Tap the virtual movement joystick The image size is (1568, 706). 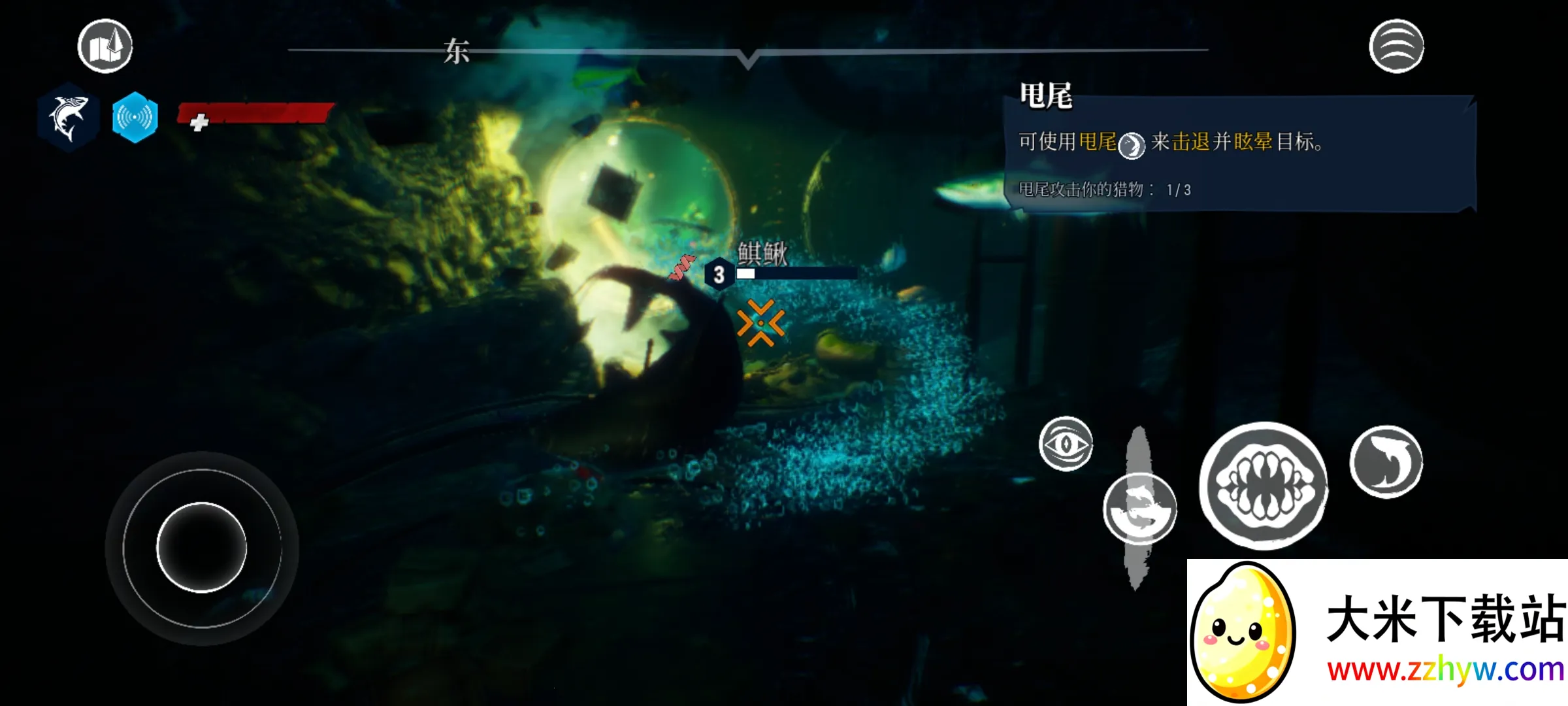[x=202, y=548]
